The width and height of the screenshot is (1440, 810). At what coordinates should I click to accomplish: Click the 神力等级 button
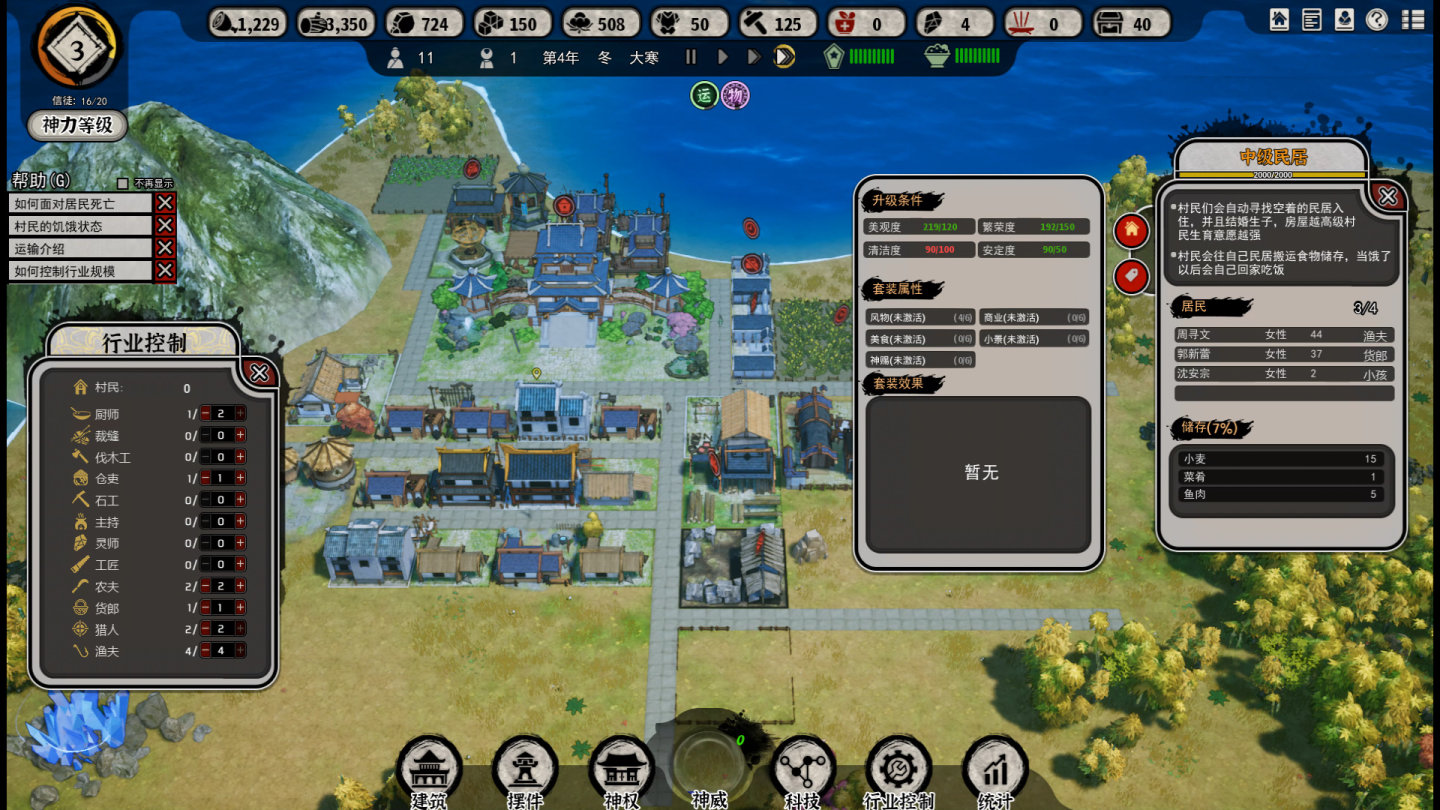click(x=77, y=125)
